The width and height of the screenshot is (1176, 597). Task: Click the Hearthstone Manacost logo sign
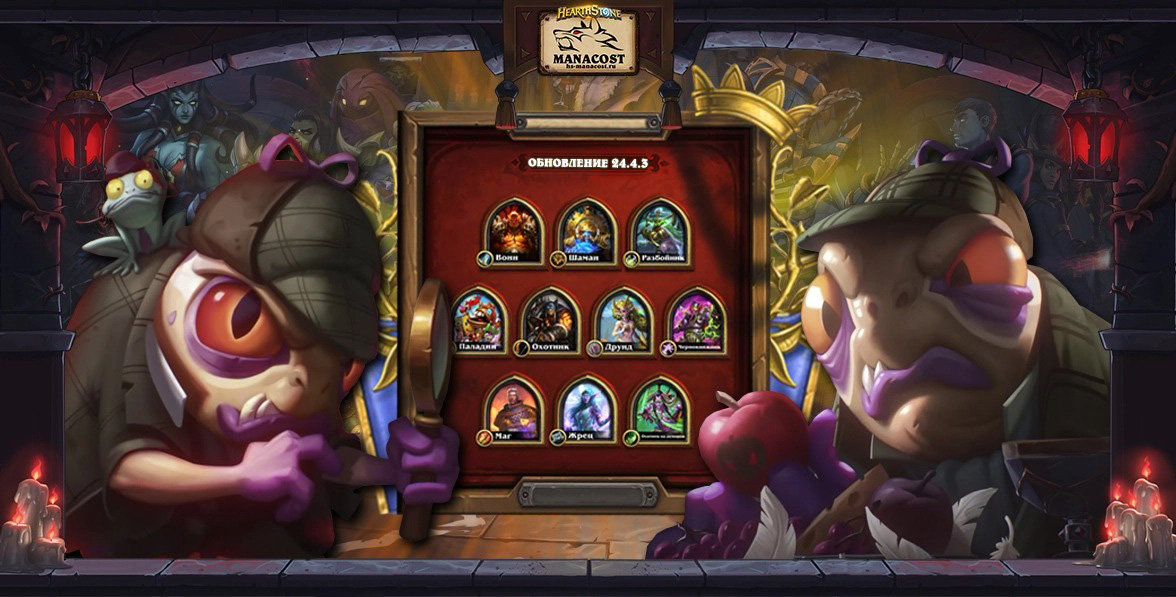pyautogui.click(x=587, y=43)
